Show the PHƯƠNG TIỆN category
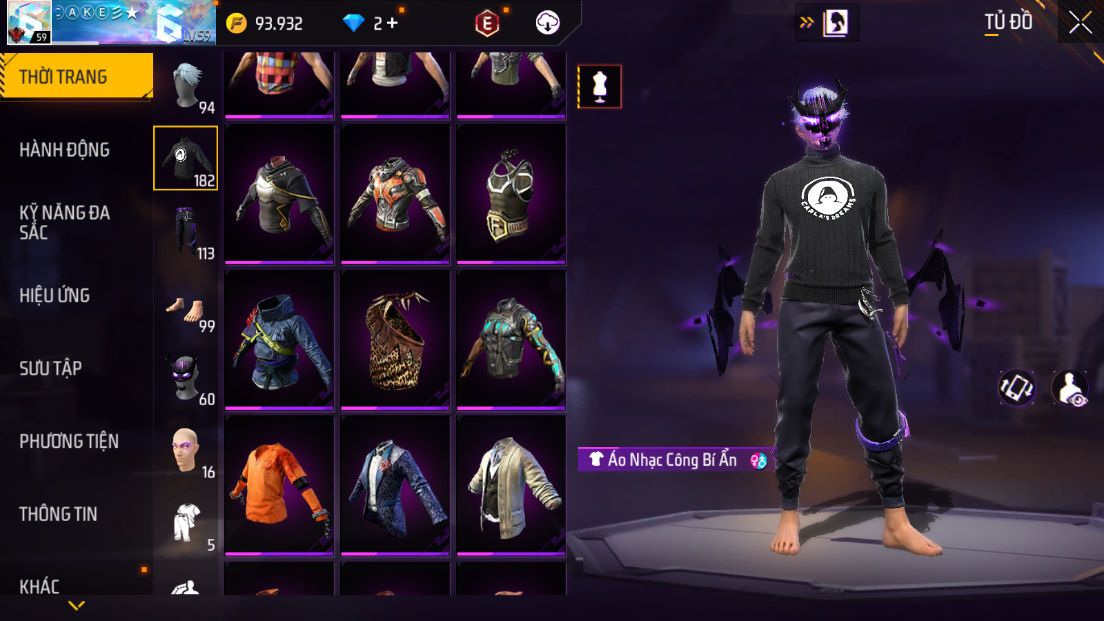Screen dimensions: 1104x621 coord(69,441)
